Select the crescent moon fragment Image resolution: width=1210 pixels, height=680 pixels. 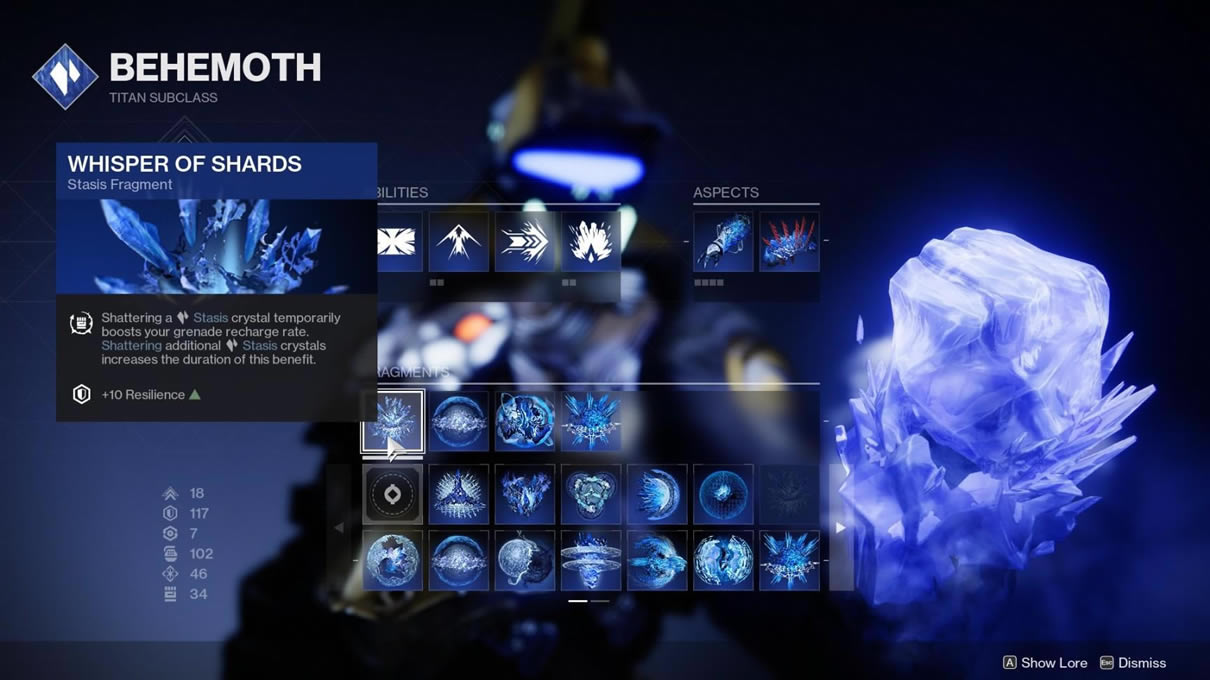(x=657, y=494)
